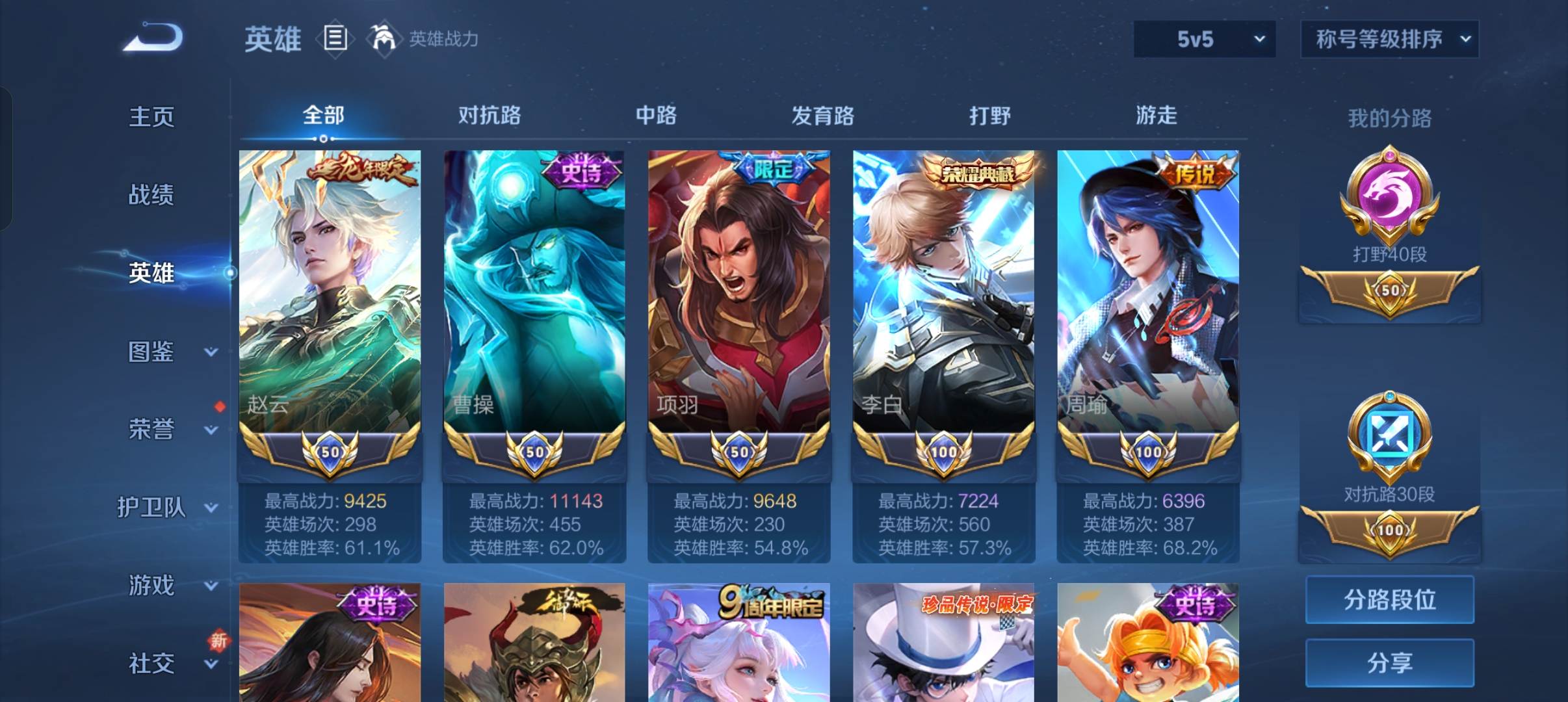
Task: Open the 称号等级排序 sort dropdown
Action: click(x=1389, y=40)
